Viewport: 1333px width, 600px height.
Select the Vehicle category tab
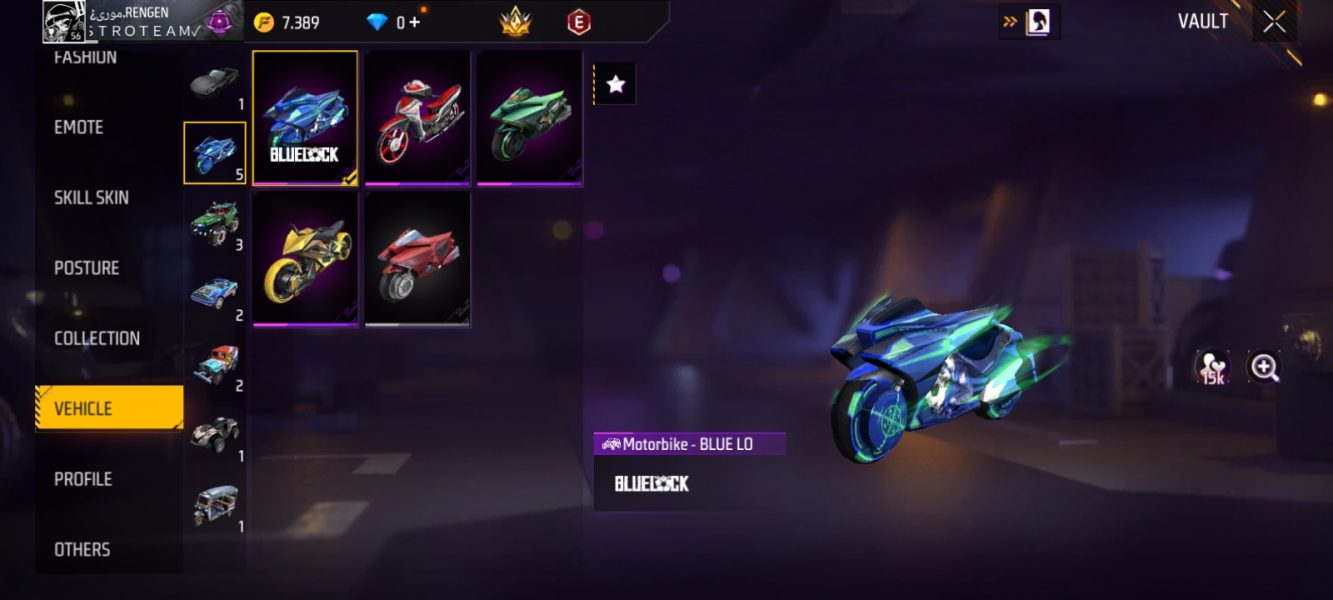108,408
